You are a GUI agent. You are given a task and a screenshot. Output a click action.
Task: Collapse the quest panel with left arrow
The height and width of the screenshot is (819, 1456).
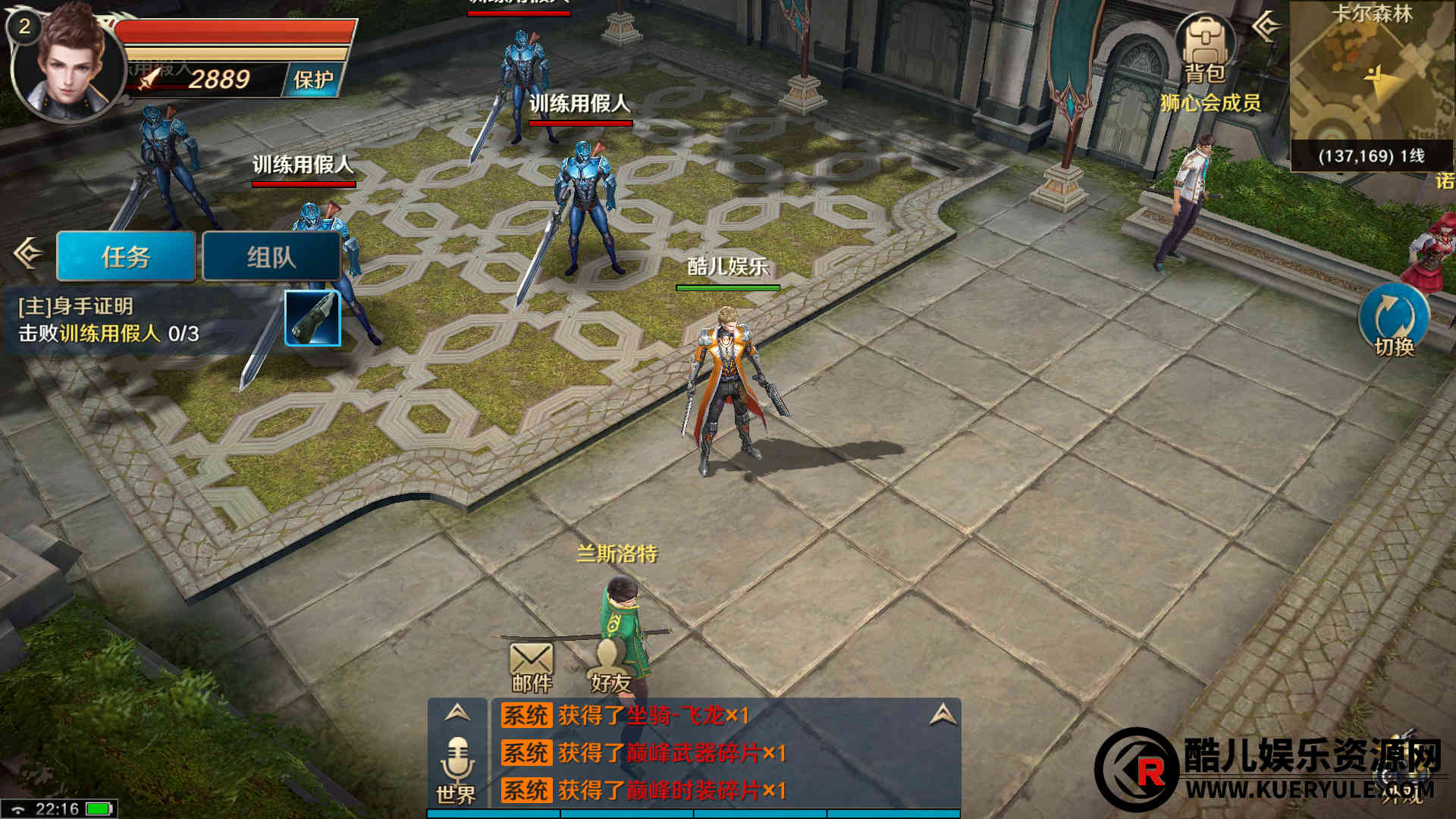(28, 253)
